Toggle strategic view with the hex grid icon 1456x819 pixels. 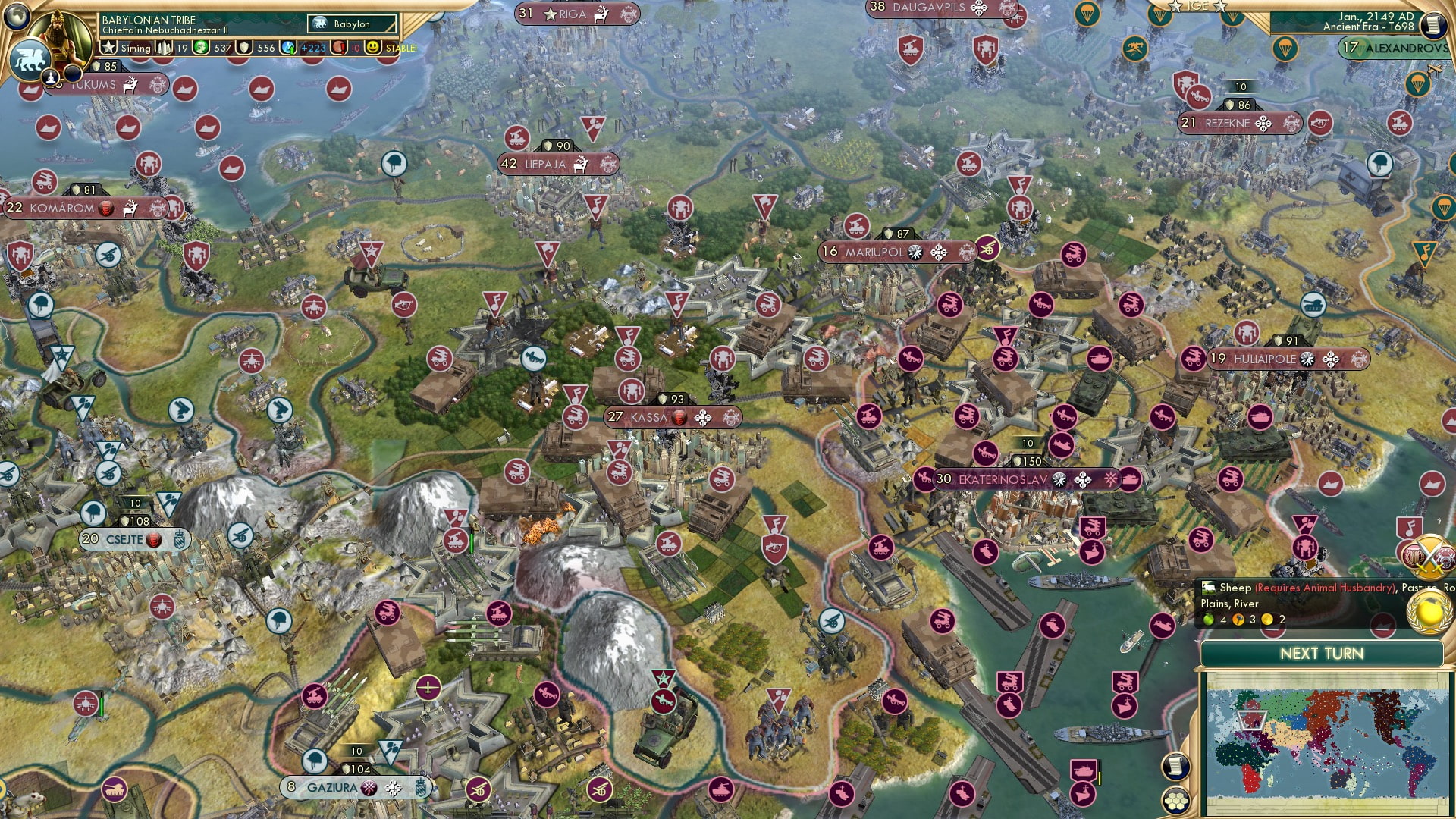pos(1176,799)
